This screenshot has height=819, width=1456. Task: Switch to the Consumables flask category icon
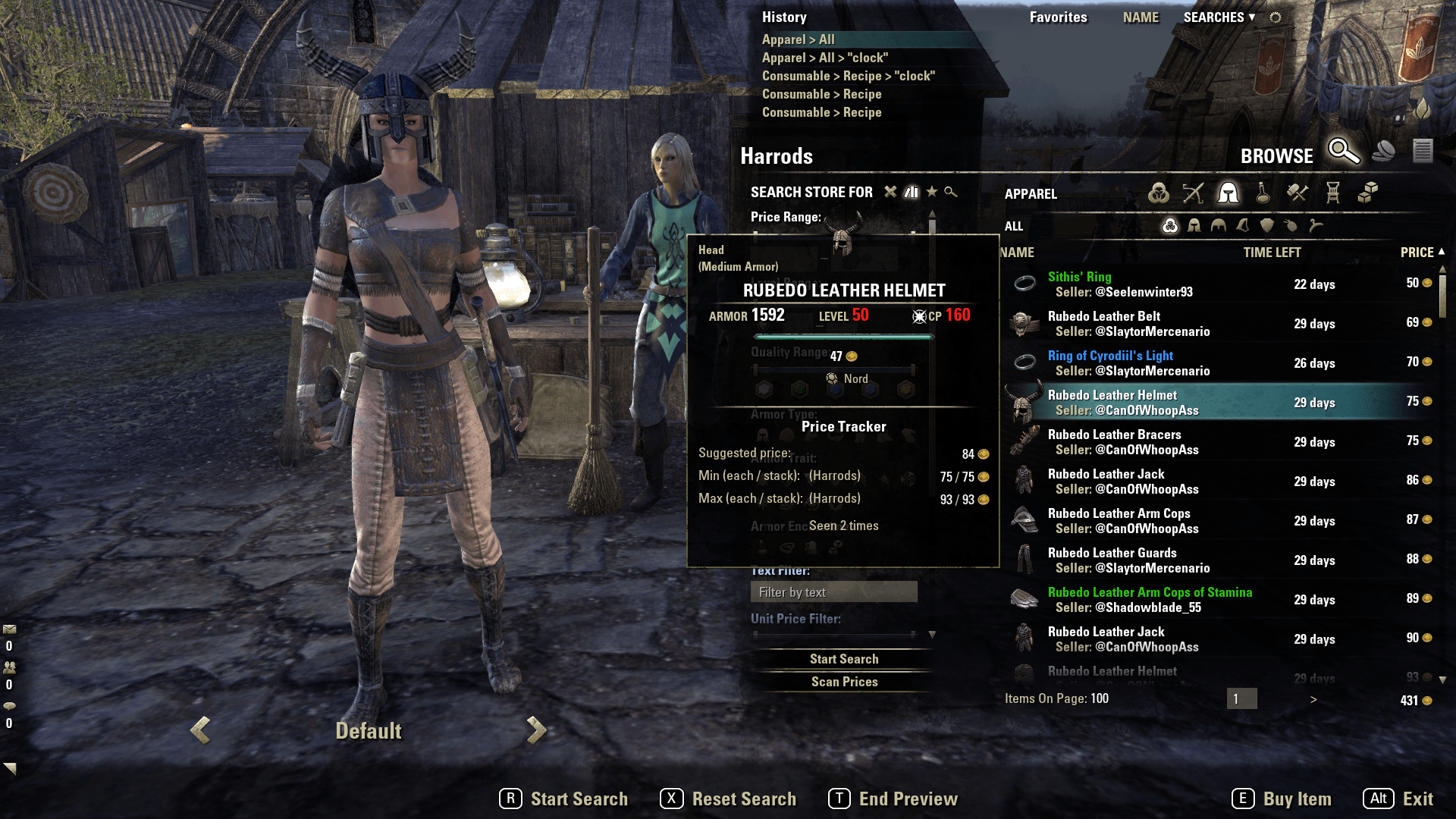(x=1262, y=193)
